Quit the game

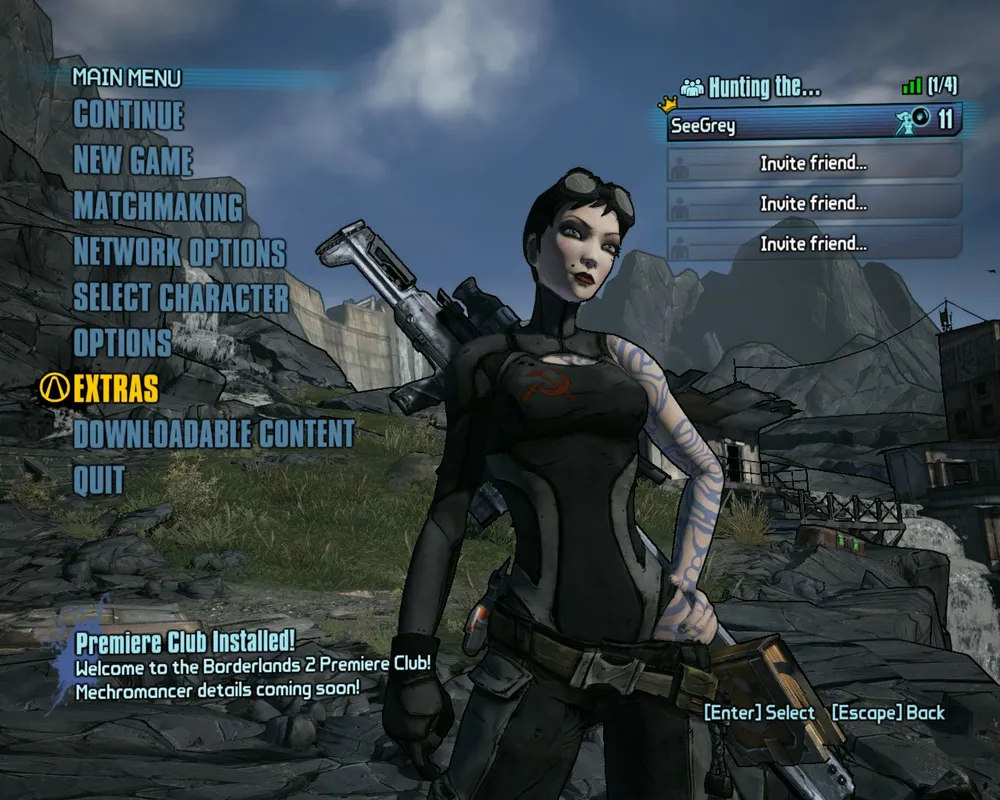coord(99,480)
